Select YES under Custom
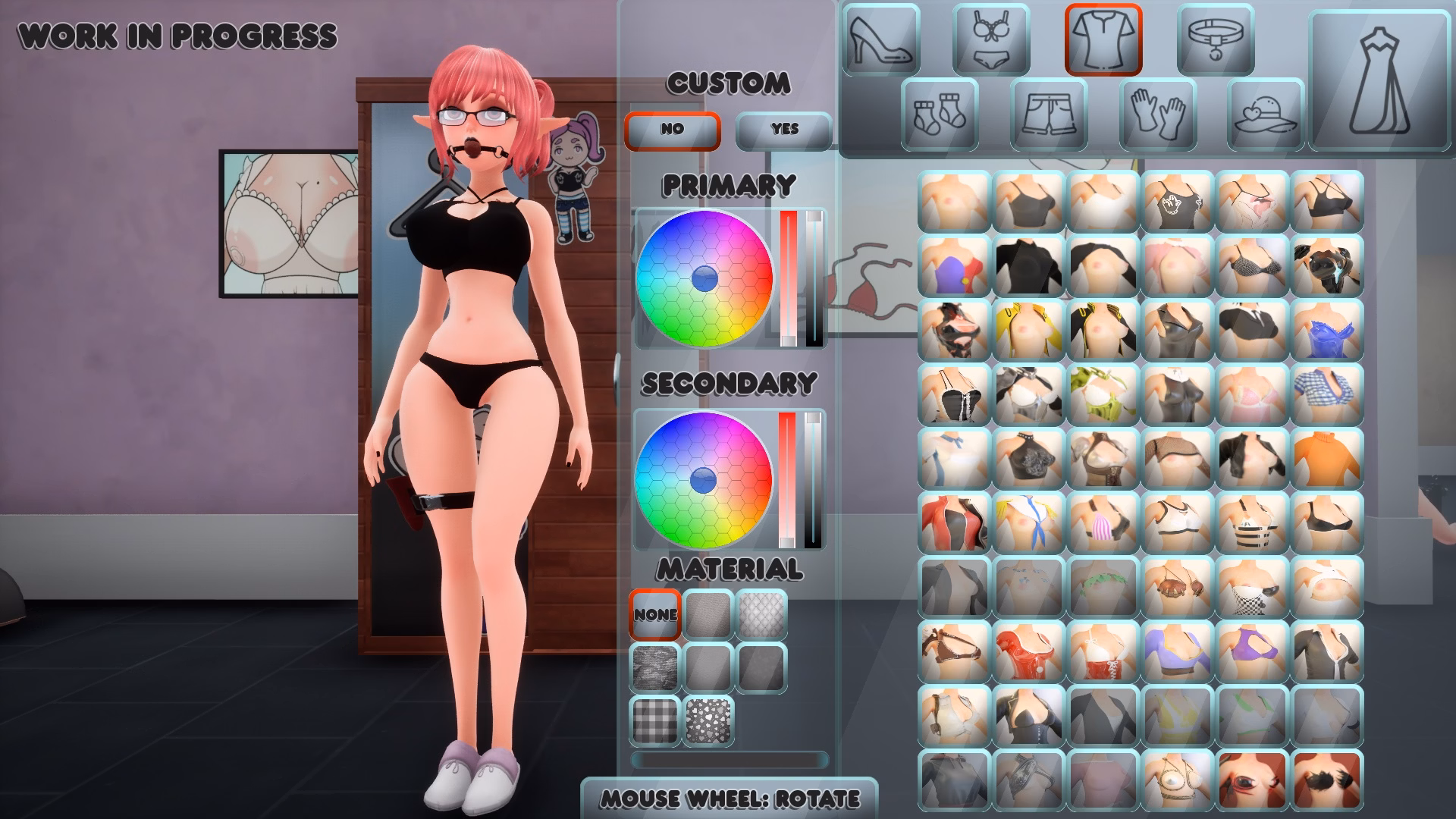 (783, 129)
